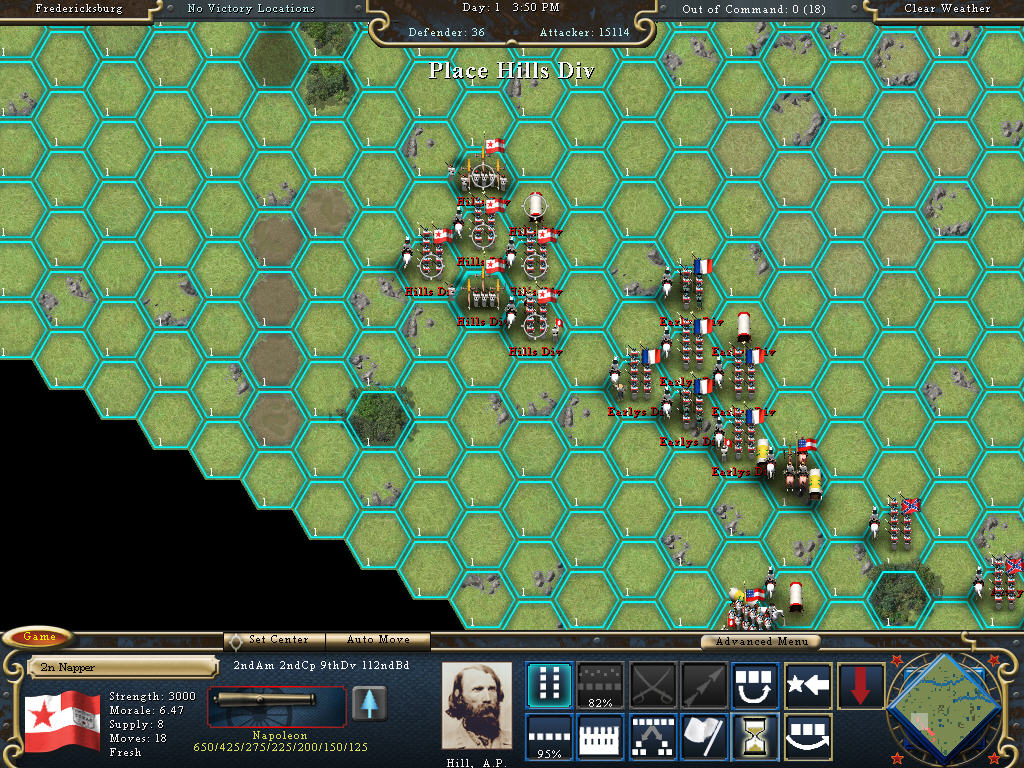Select the column formation icon

(549, 685)
